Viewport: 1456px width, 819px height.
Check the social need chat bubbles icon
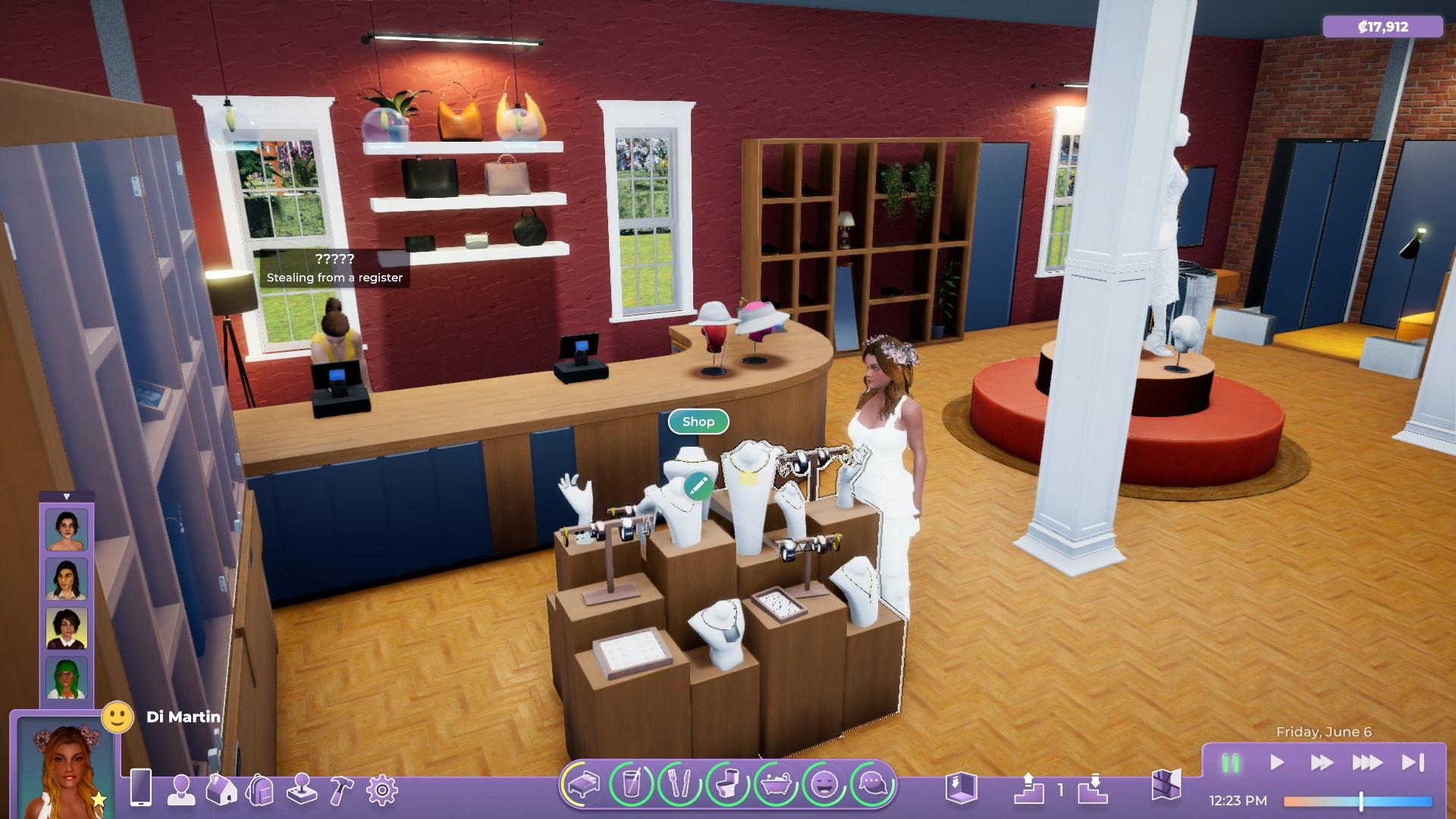point(872,783)
